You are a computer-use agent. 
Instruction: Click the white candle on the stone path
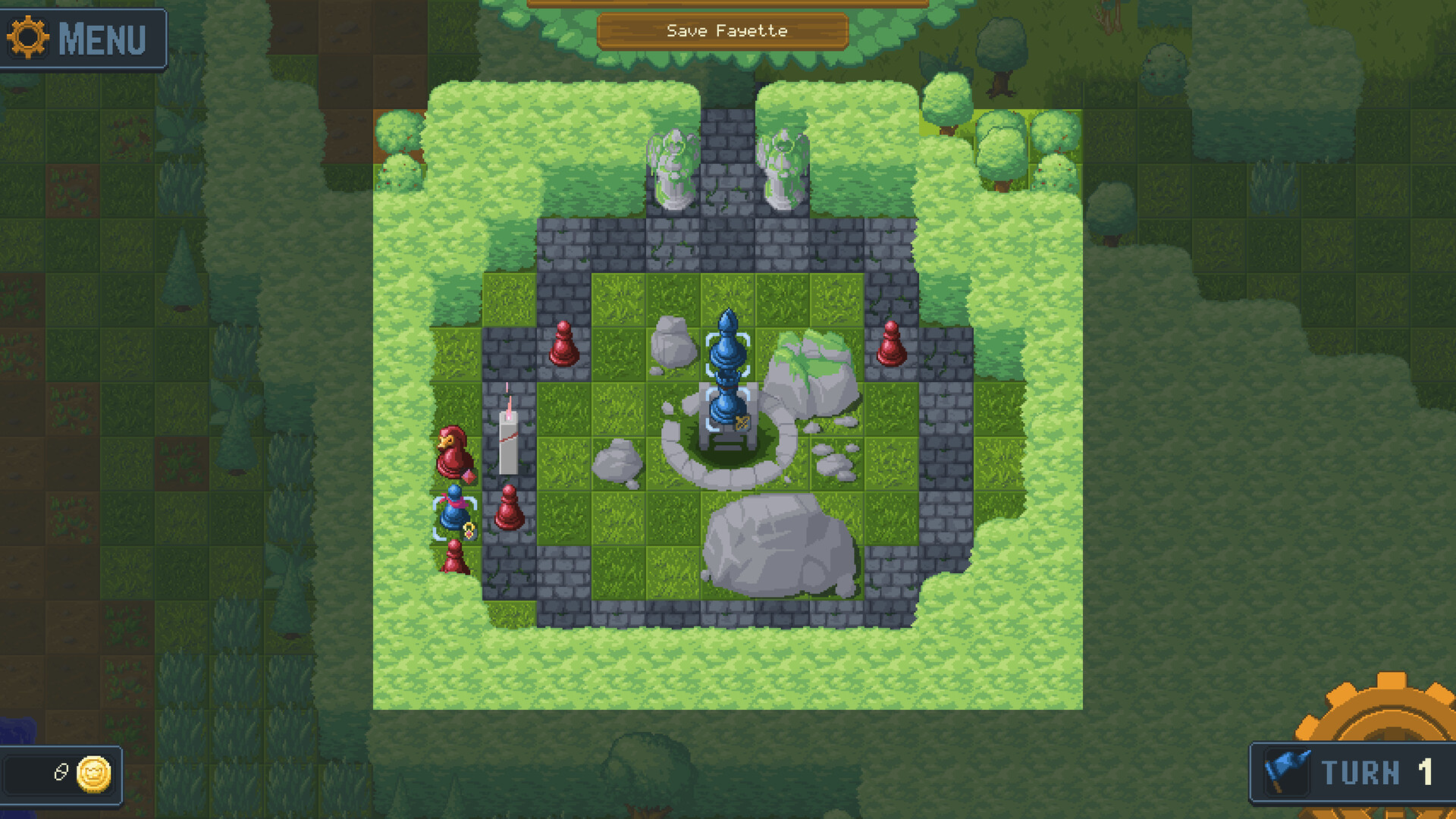508,440
